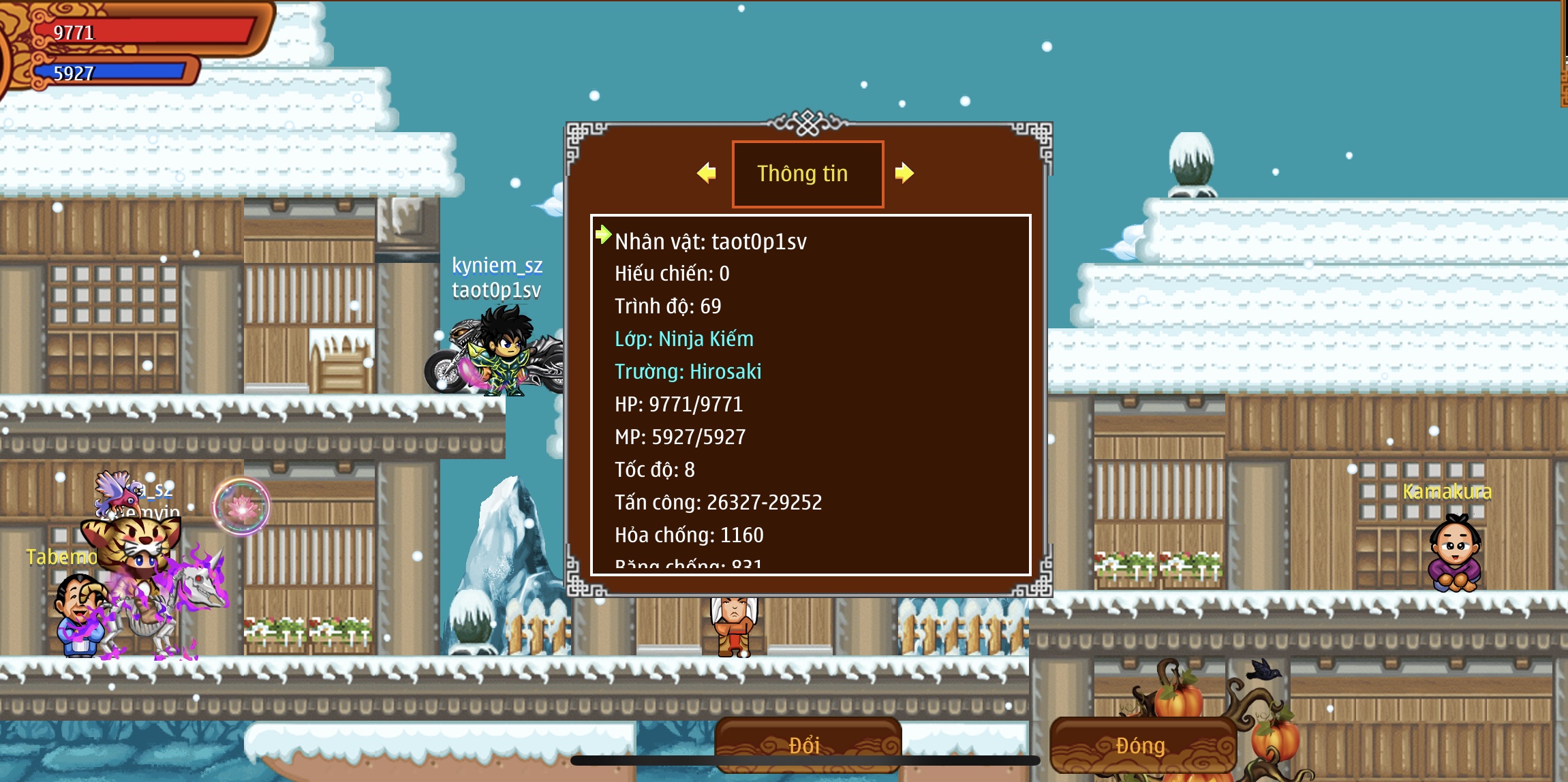Close the panel with Đóng
Image resolution: width=1568 pixels, height=782 pixels.
[x=1141, y=745]
